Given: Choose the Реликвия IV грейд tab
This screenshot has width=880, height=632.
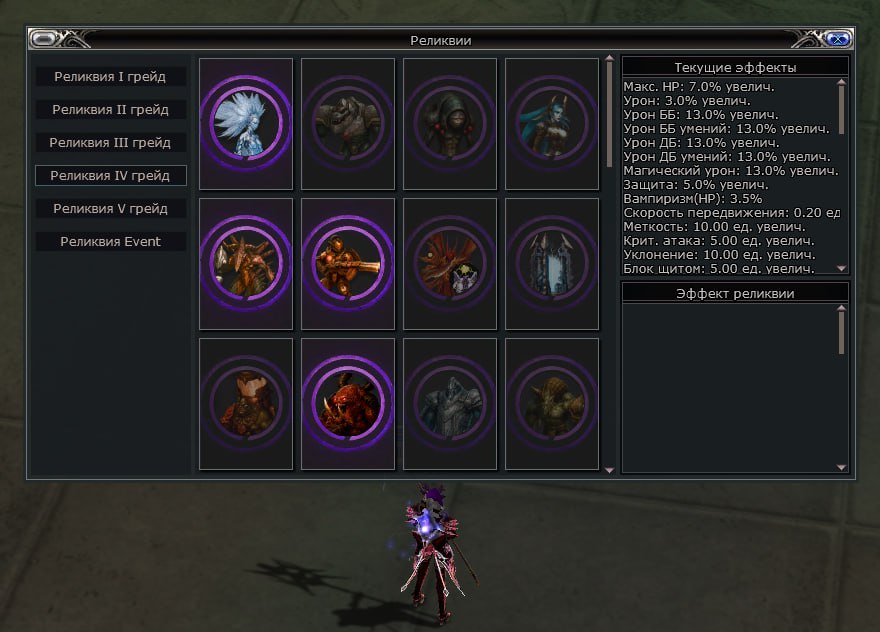Looking at the screenshot, I should (x=110, y=175).
